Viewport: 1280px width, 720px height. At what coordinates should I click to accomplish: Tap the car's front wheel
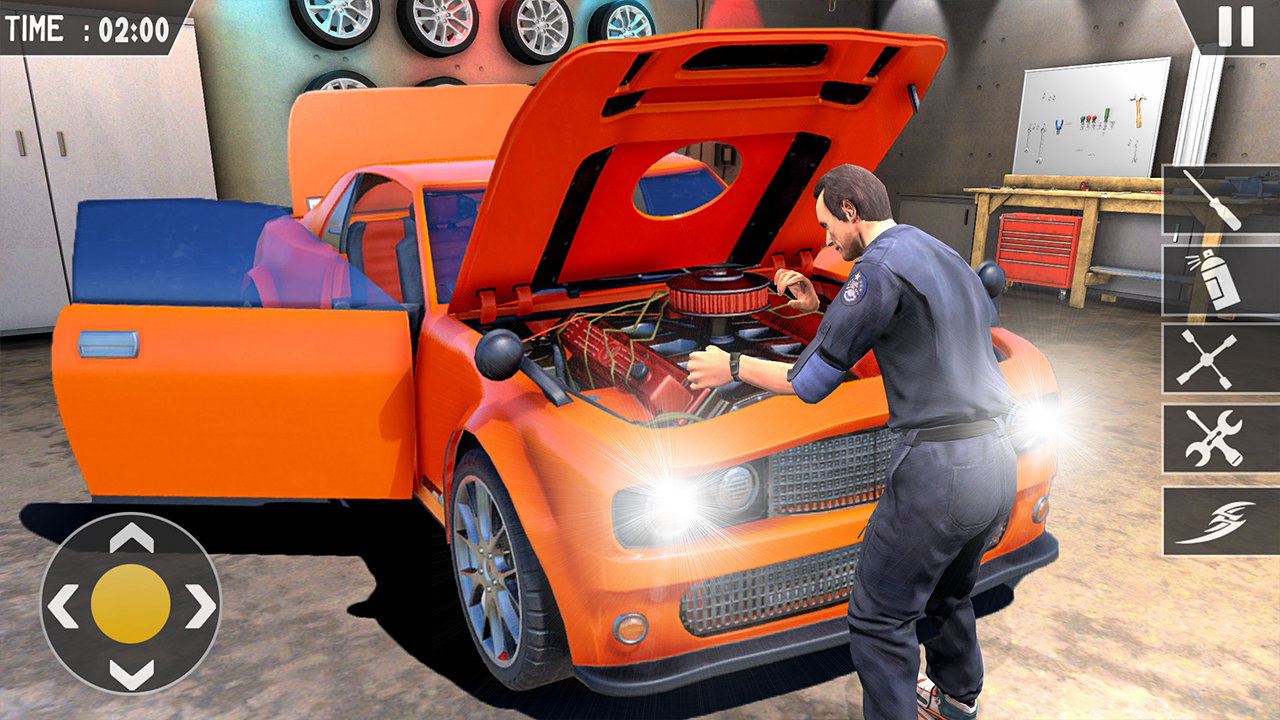pos(485,570)
